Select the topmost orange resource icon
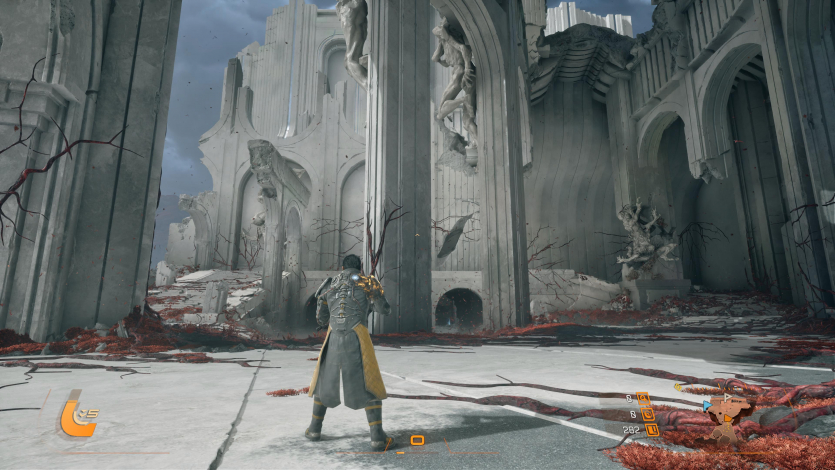This screenshot has width=835, height=470. (643, 398)
